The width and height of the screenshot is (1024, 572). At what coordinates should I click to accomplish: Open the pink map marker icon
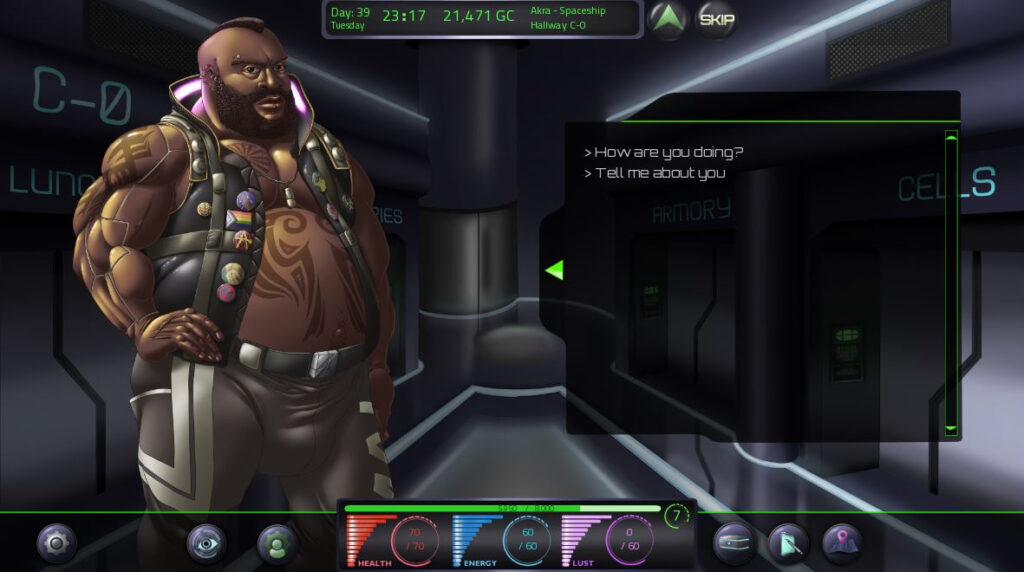tap(841, 543)
